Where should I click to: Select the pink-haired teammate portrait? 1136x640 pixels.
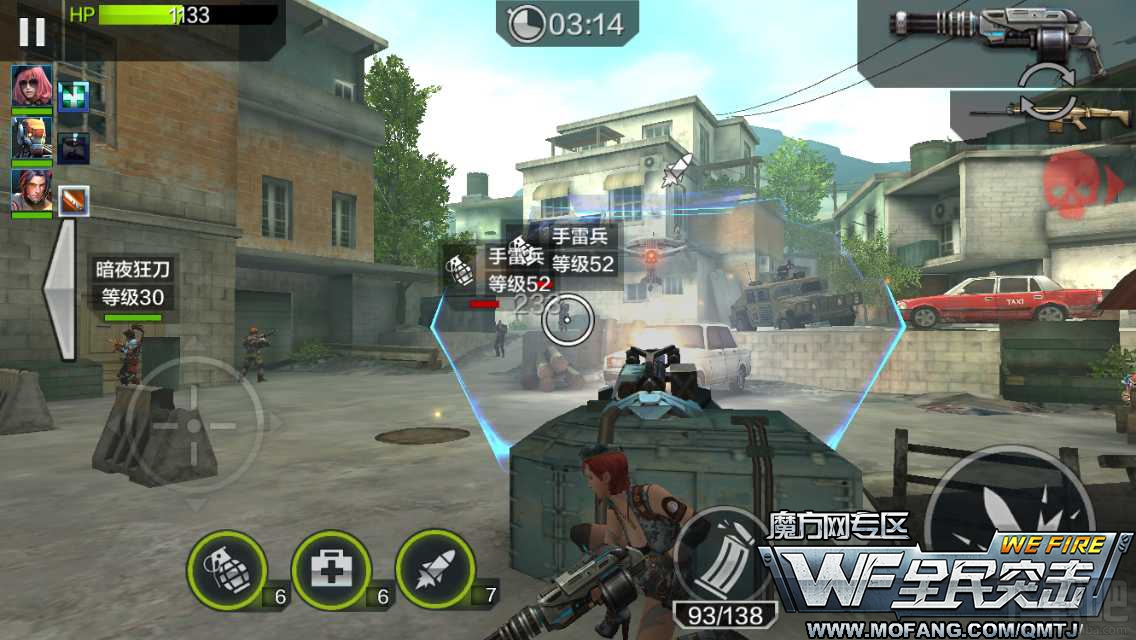click(32, 86)
